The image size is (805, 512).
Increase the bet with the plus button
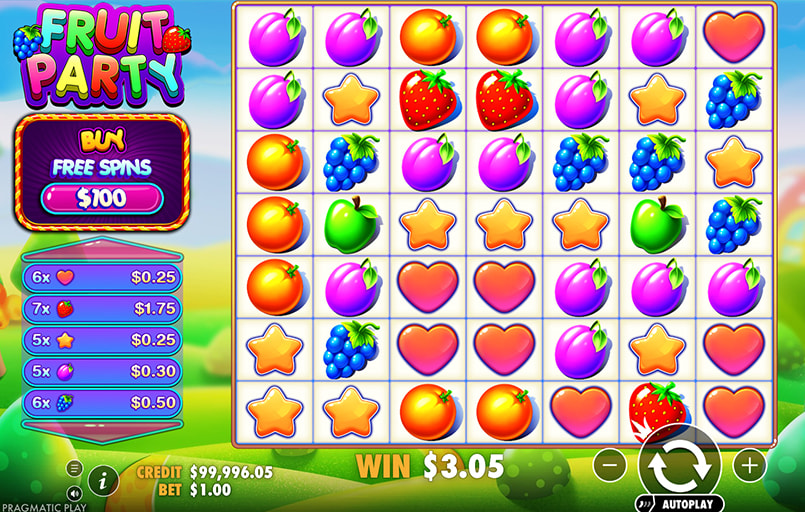(x=749, y=464)
